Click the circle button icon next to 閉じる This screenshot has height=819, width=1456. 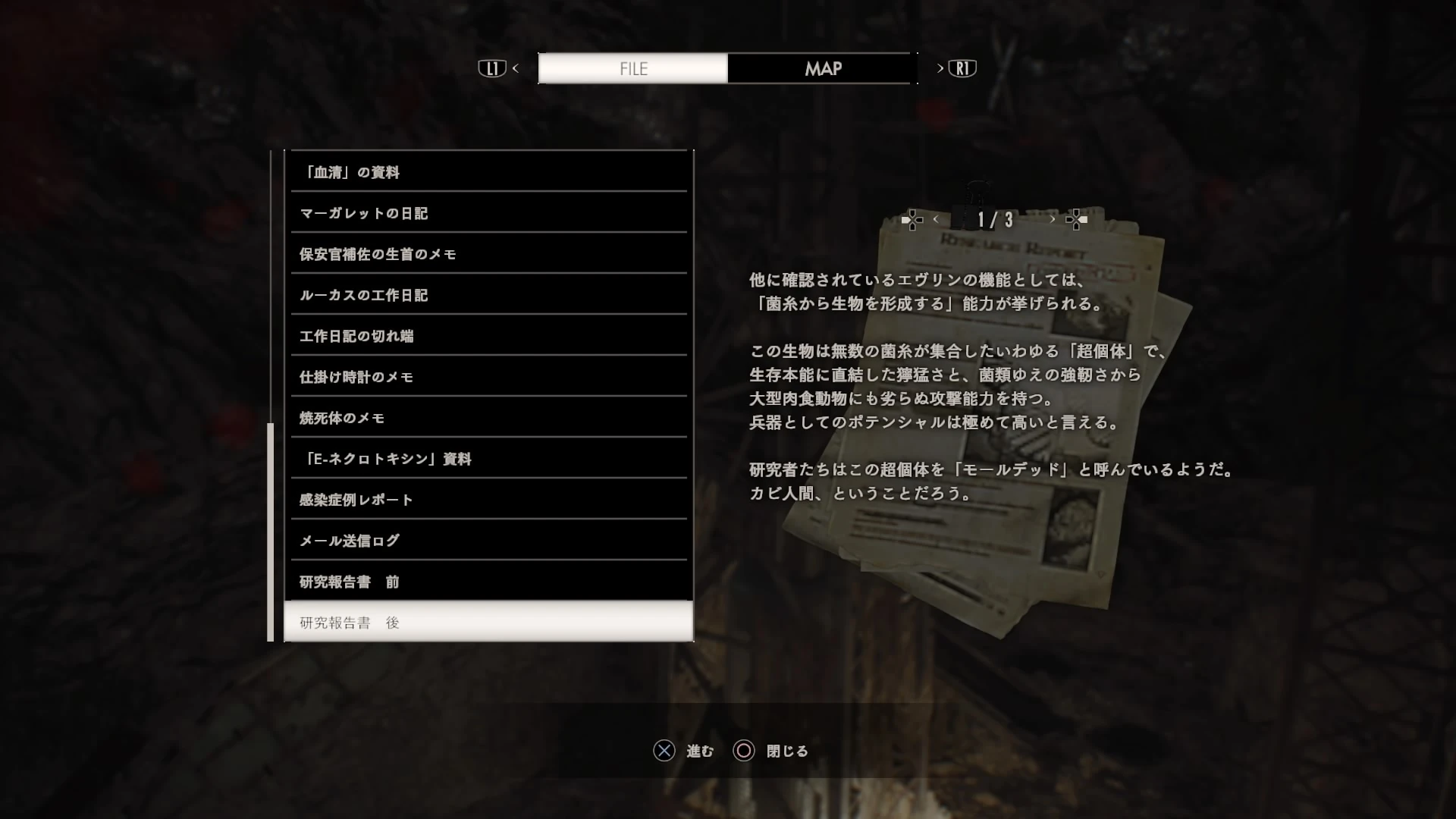(743, 751)
